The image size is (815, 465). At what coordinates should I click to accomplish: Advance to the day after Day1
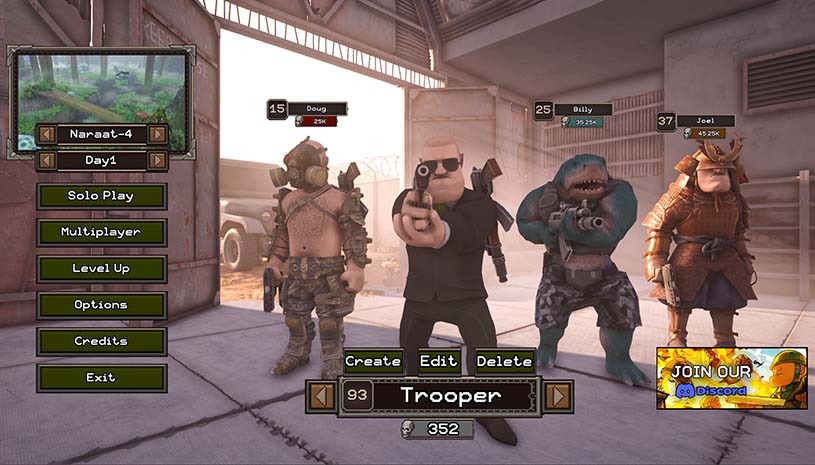point(157,160)
